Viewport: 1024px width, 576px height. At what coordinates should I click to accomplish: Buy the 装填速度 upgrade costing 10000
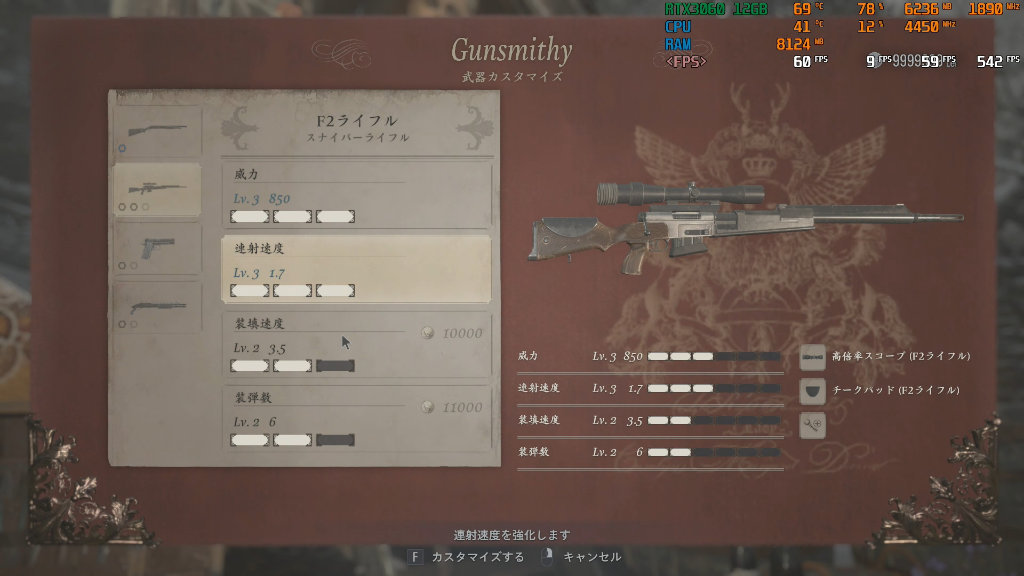pos(356,344)
